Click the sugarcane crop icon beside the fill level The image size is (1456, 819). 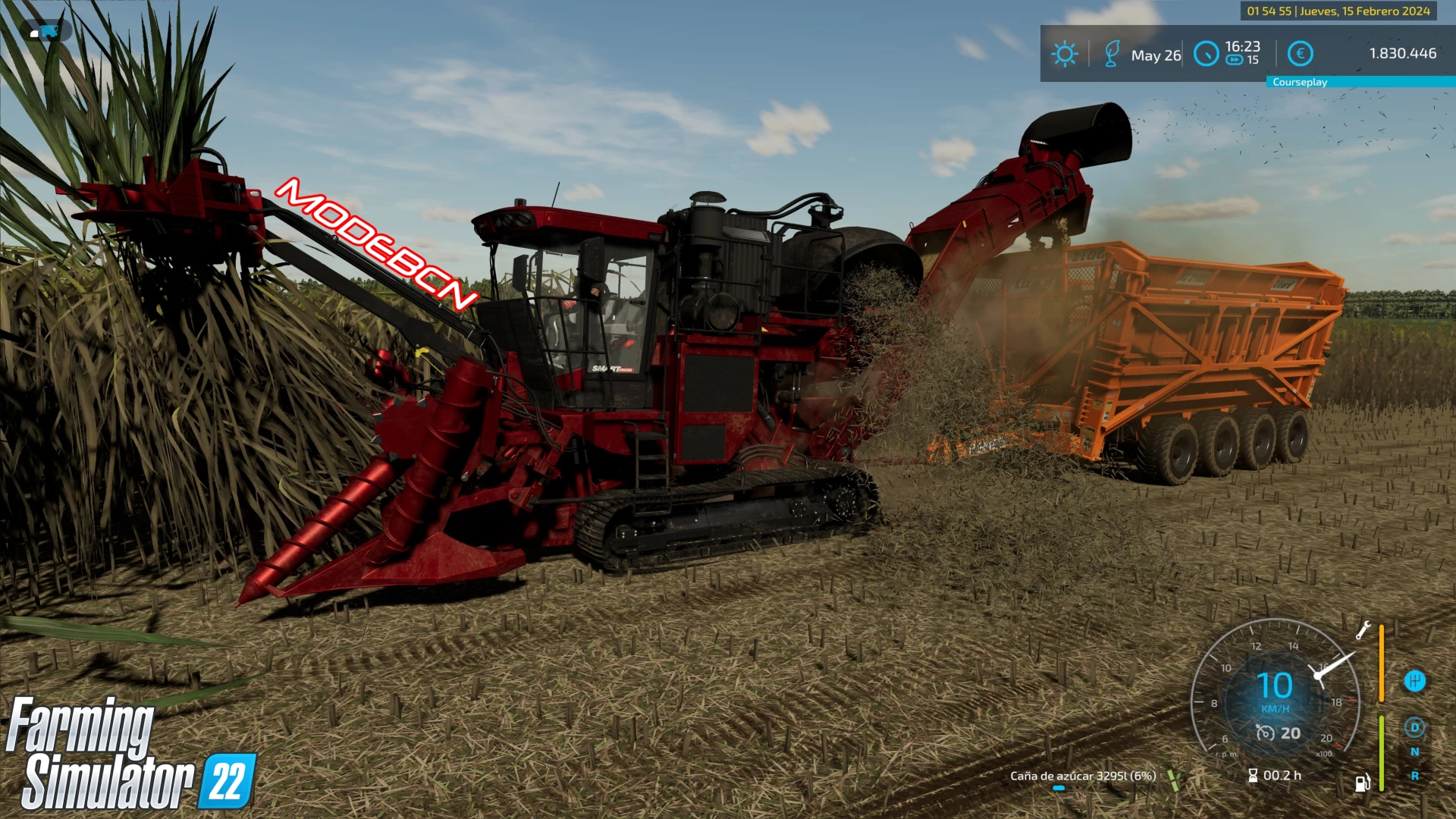tap(1174, 780)
